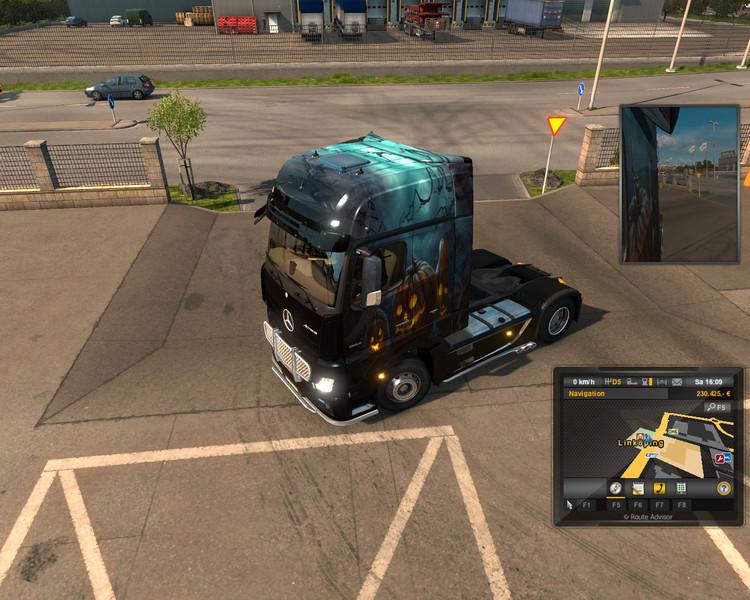The height and width of the screenshot is (600, 750).
Task: Switch to the current job info tab
Action: 637,488
